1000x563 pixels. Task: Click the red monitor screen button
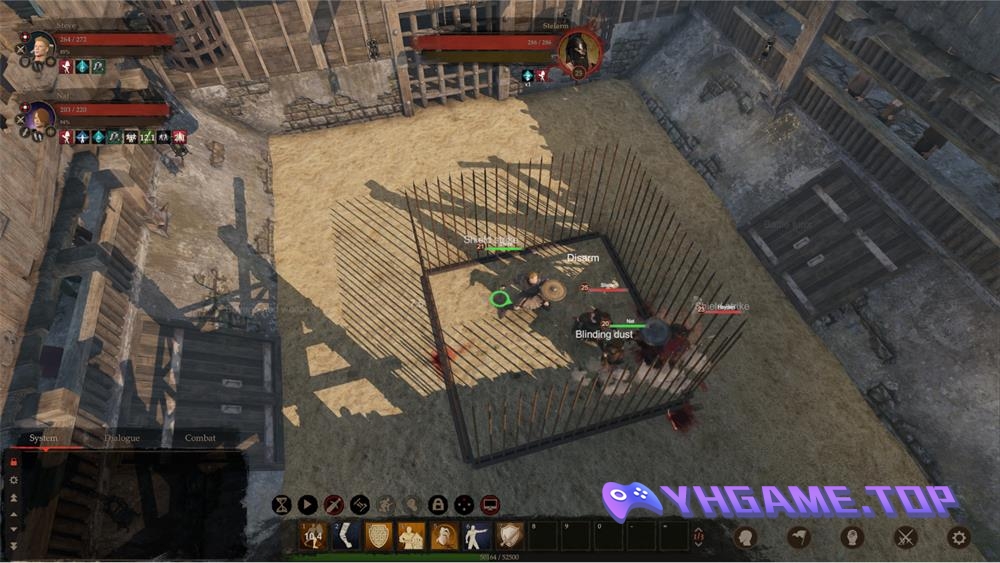(490, 505)
